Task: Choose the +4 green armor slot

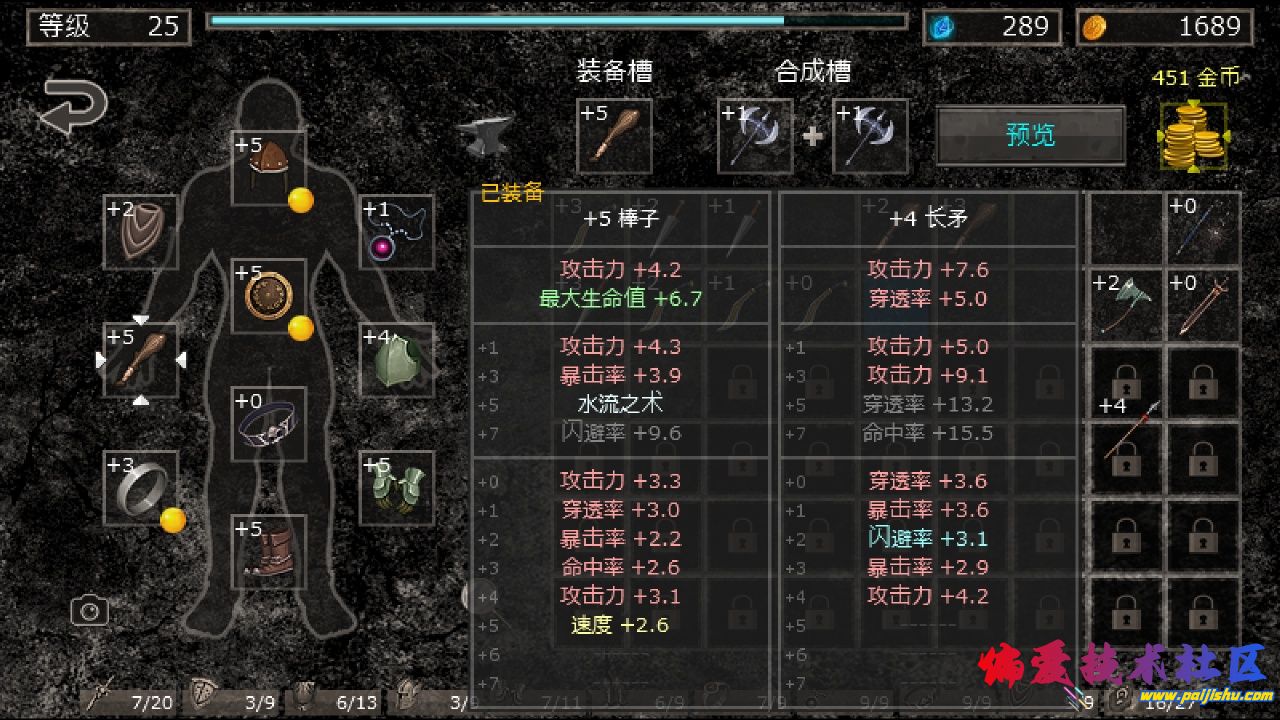Action: tap(397, 360)
